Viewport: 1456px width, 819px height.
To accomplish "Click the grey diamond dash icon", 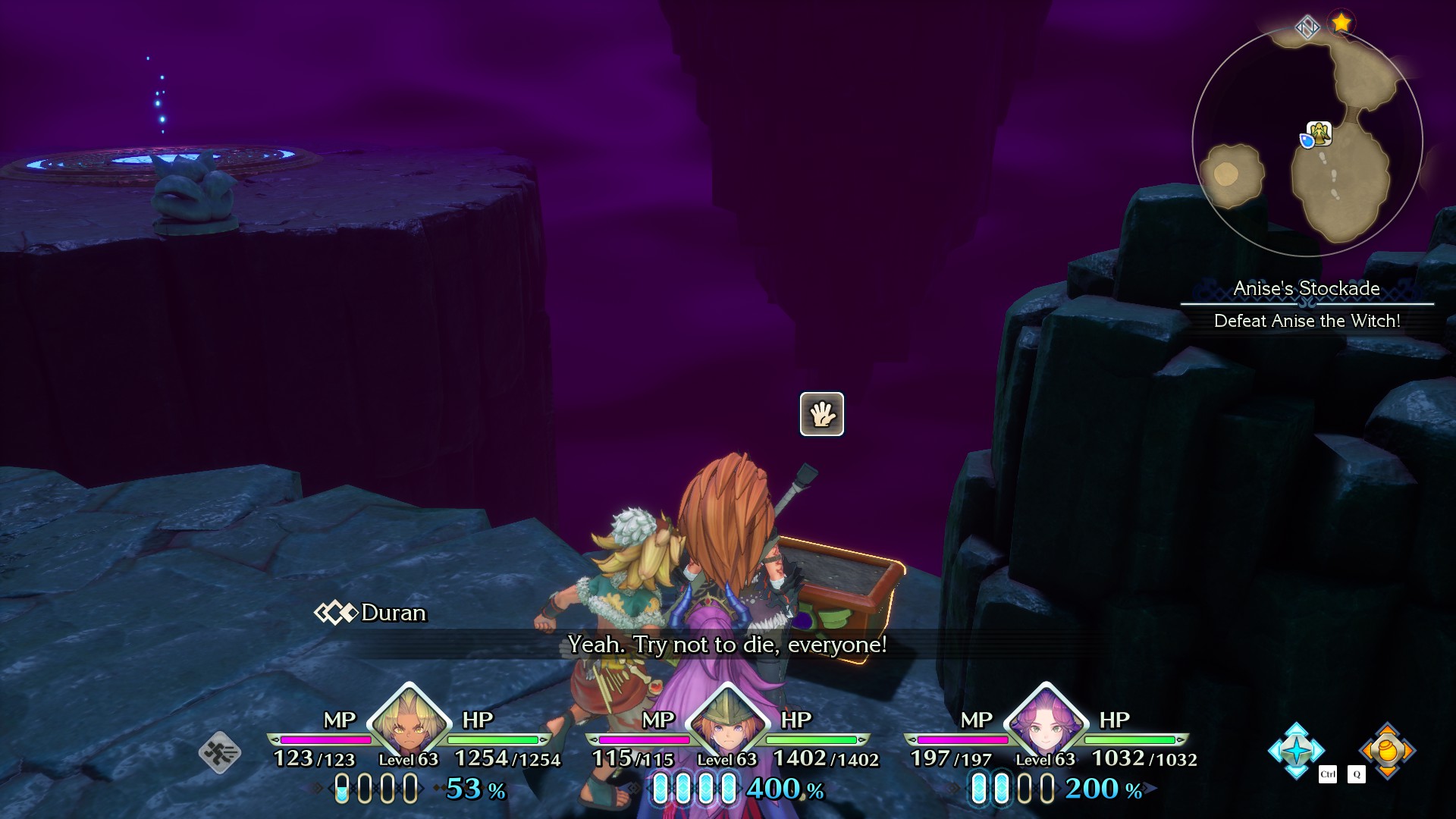I will [x=220, y=752].
